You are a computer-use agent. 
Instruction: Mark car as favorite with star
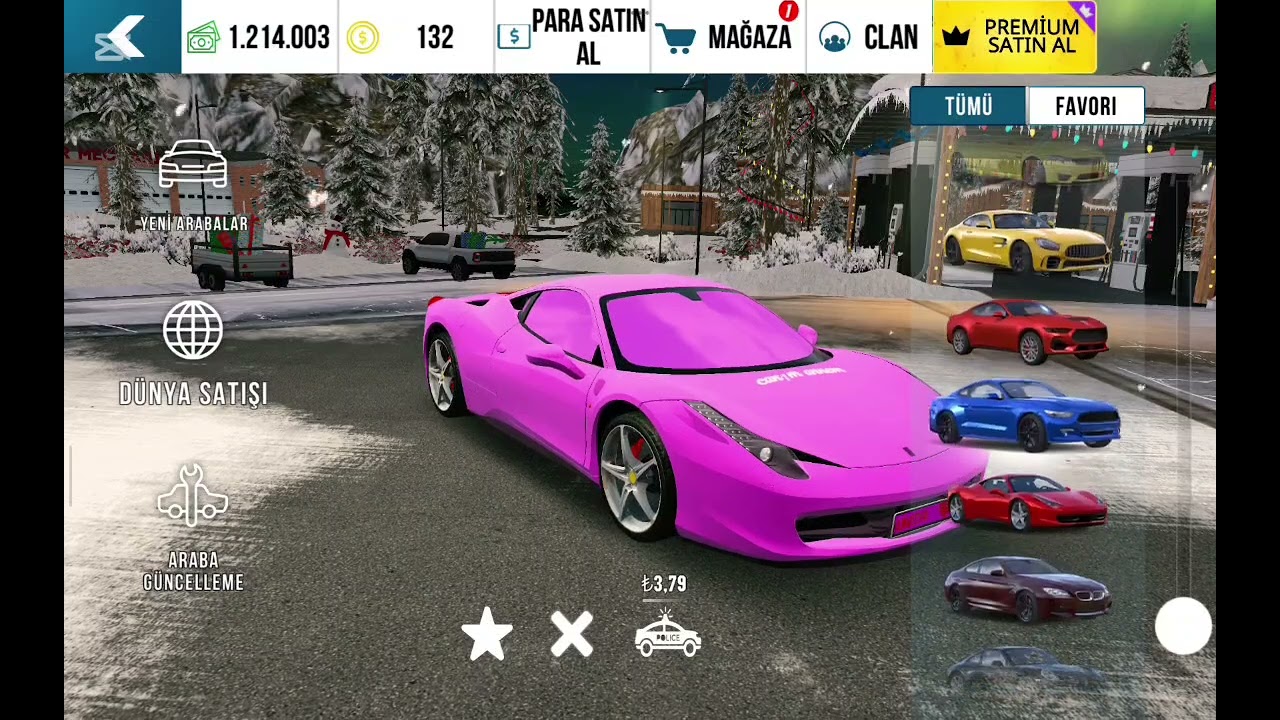tap(487, 635)
